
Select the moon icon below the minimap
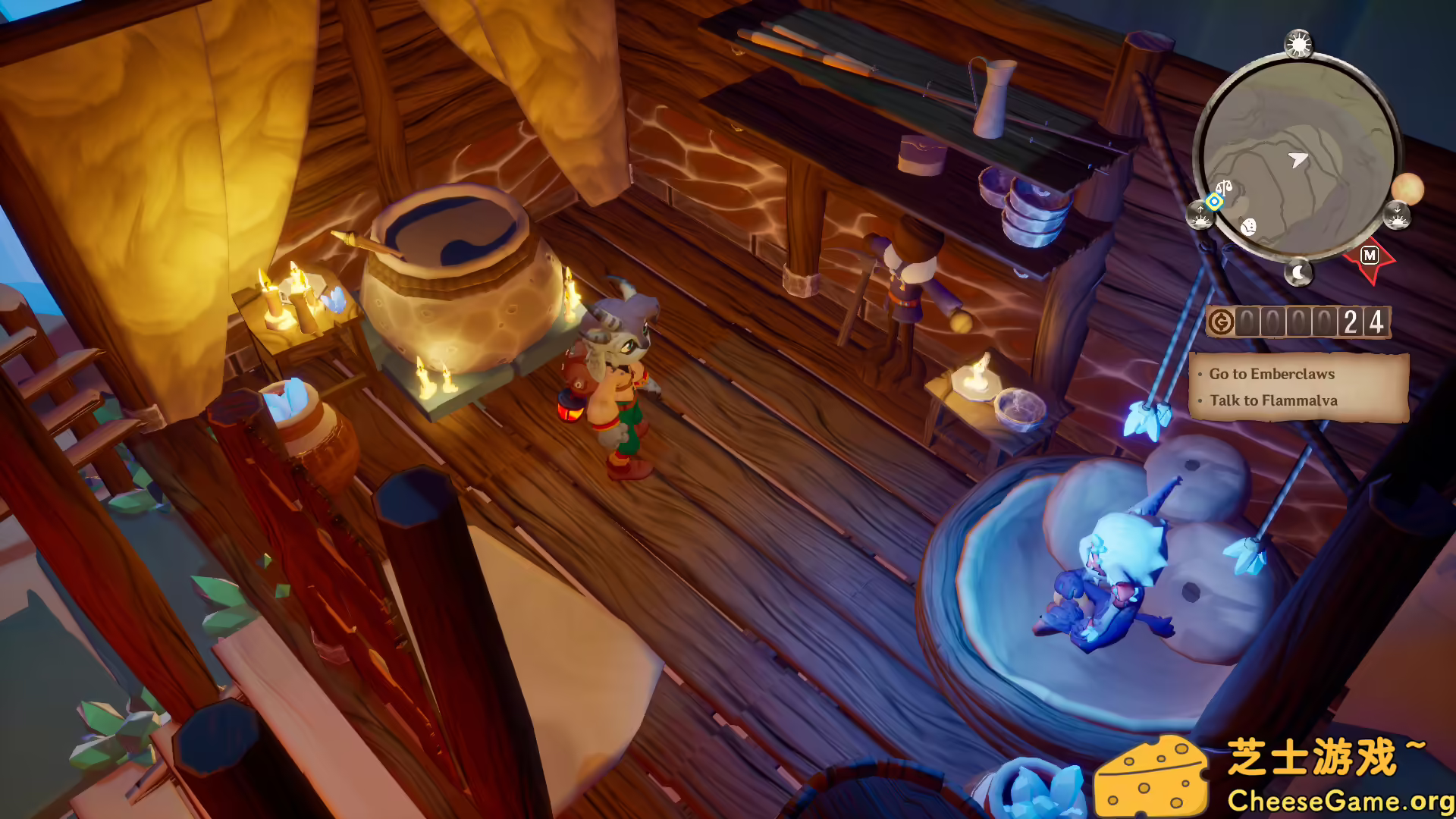[x=1299, y=271]
